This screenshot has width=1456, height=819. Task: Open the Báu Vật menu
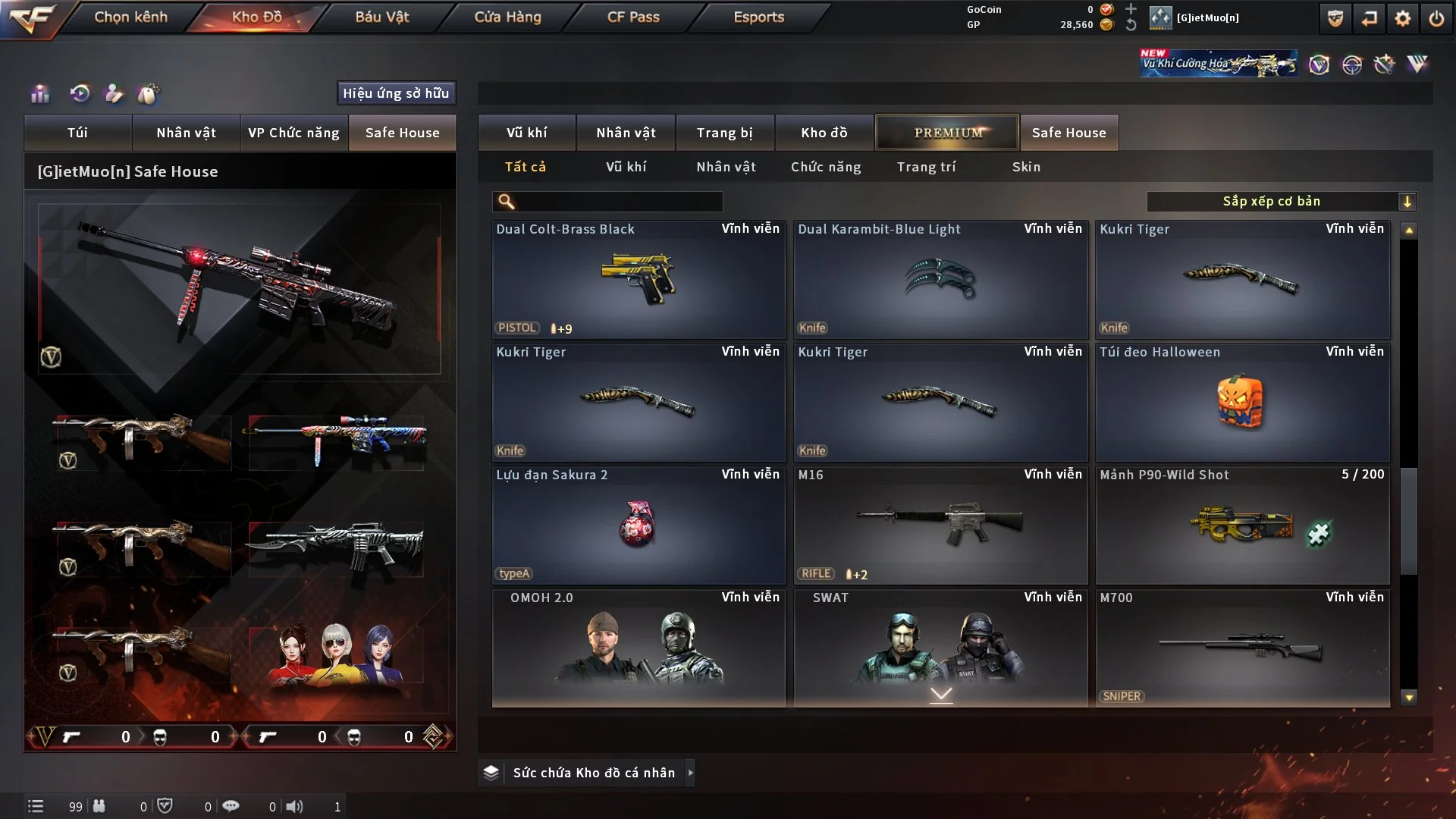click(x=381, y=17)
